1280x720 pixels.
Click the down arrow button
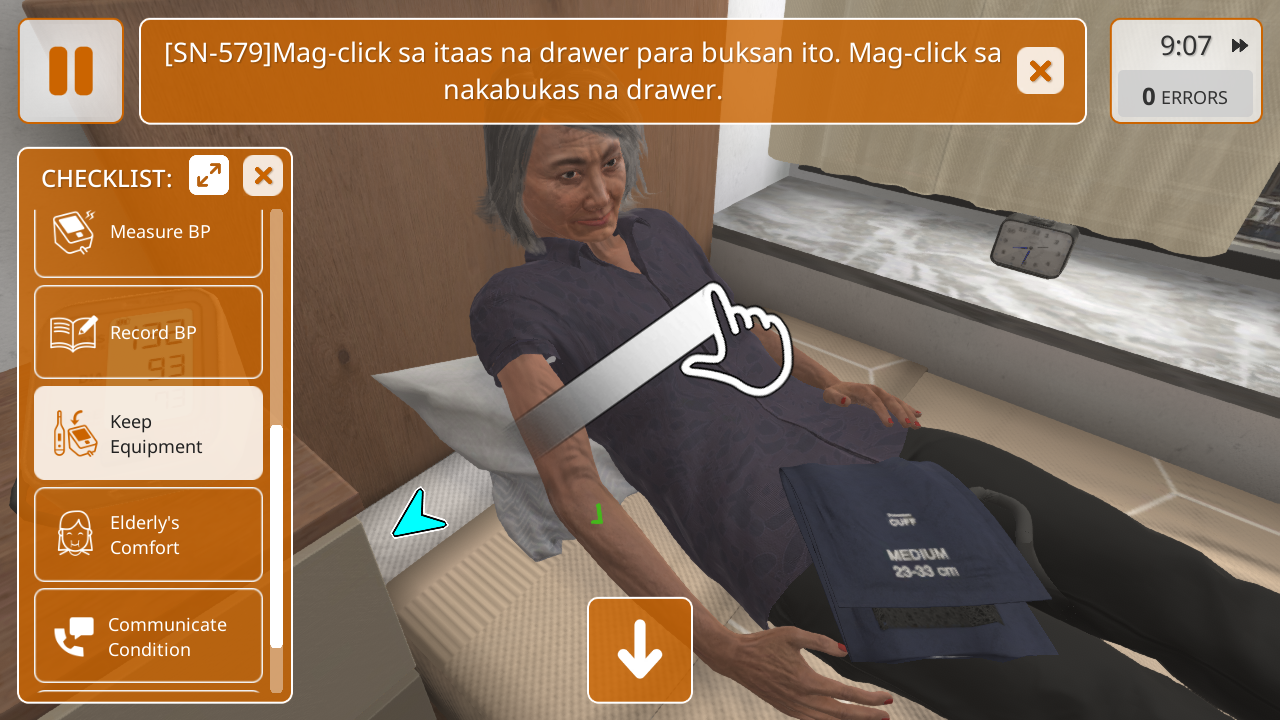pyautogui.click(x=640, y=650)
